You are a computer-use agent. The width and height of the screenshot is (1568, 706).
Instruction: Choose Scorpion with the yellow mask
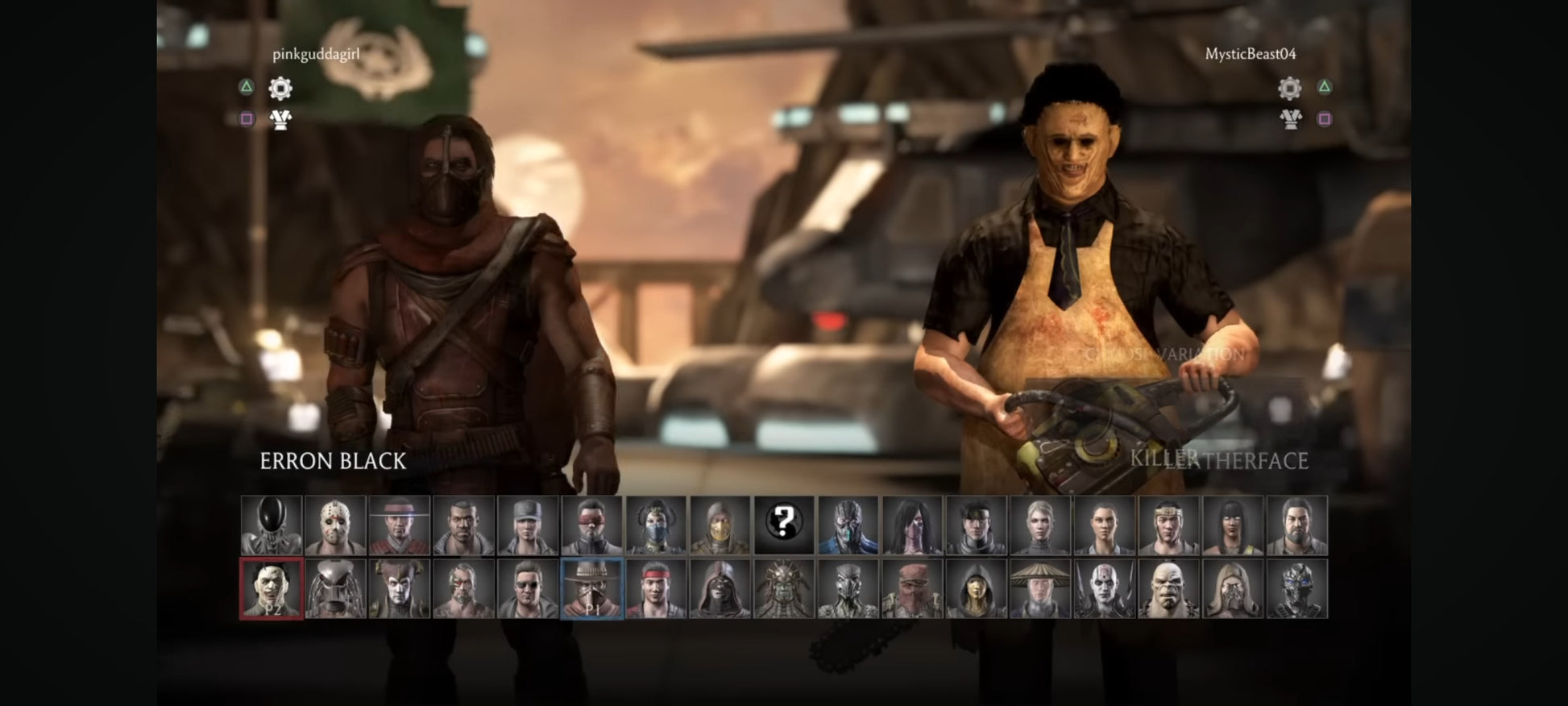point(720,525)
